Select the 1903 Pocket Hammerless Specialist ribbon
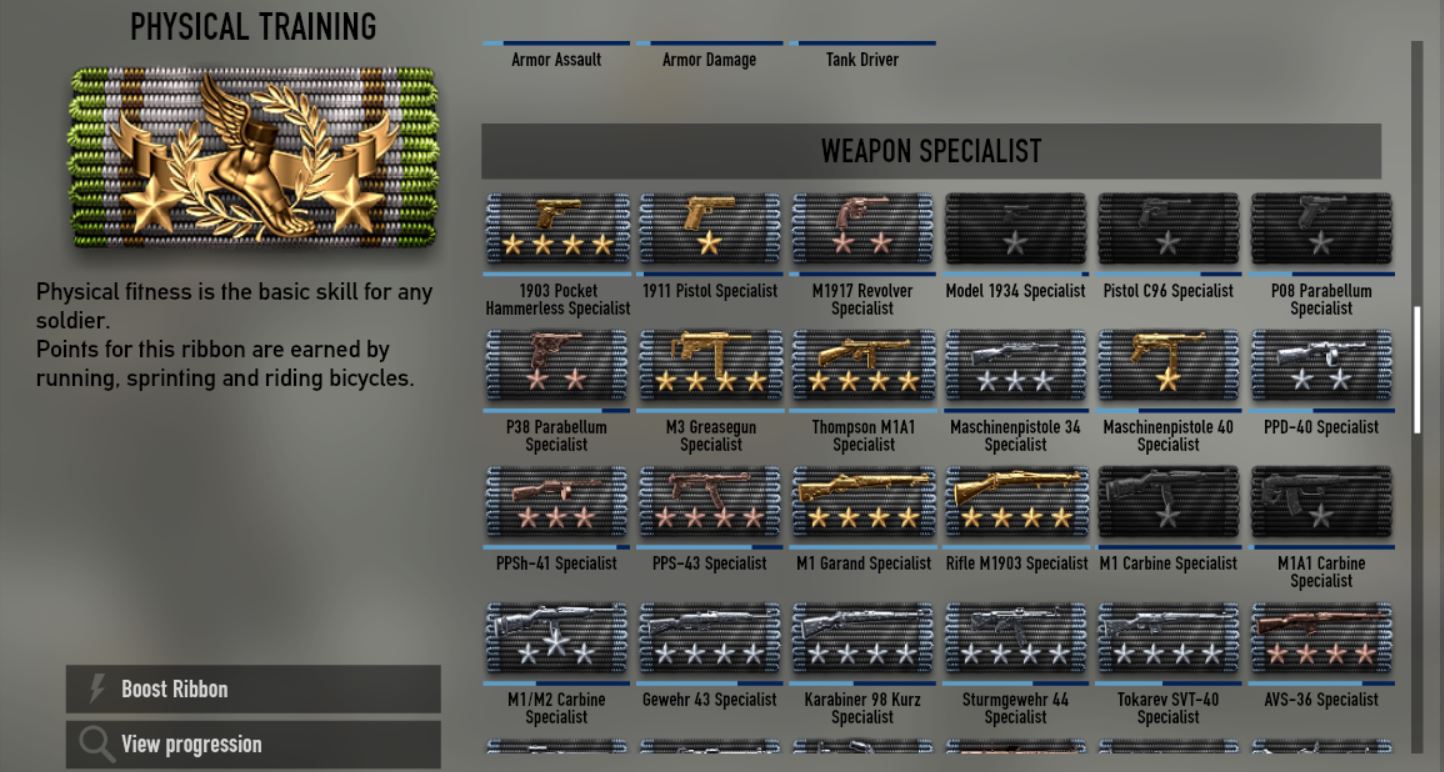 [557, 230]
